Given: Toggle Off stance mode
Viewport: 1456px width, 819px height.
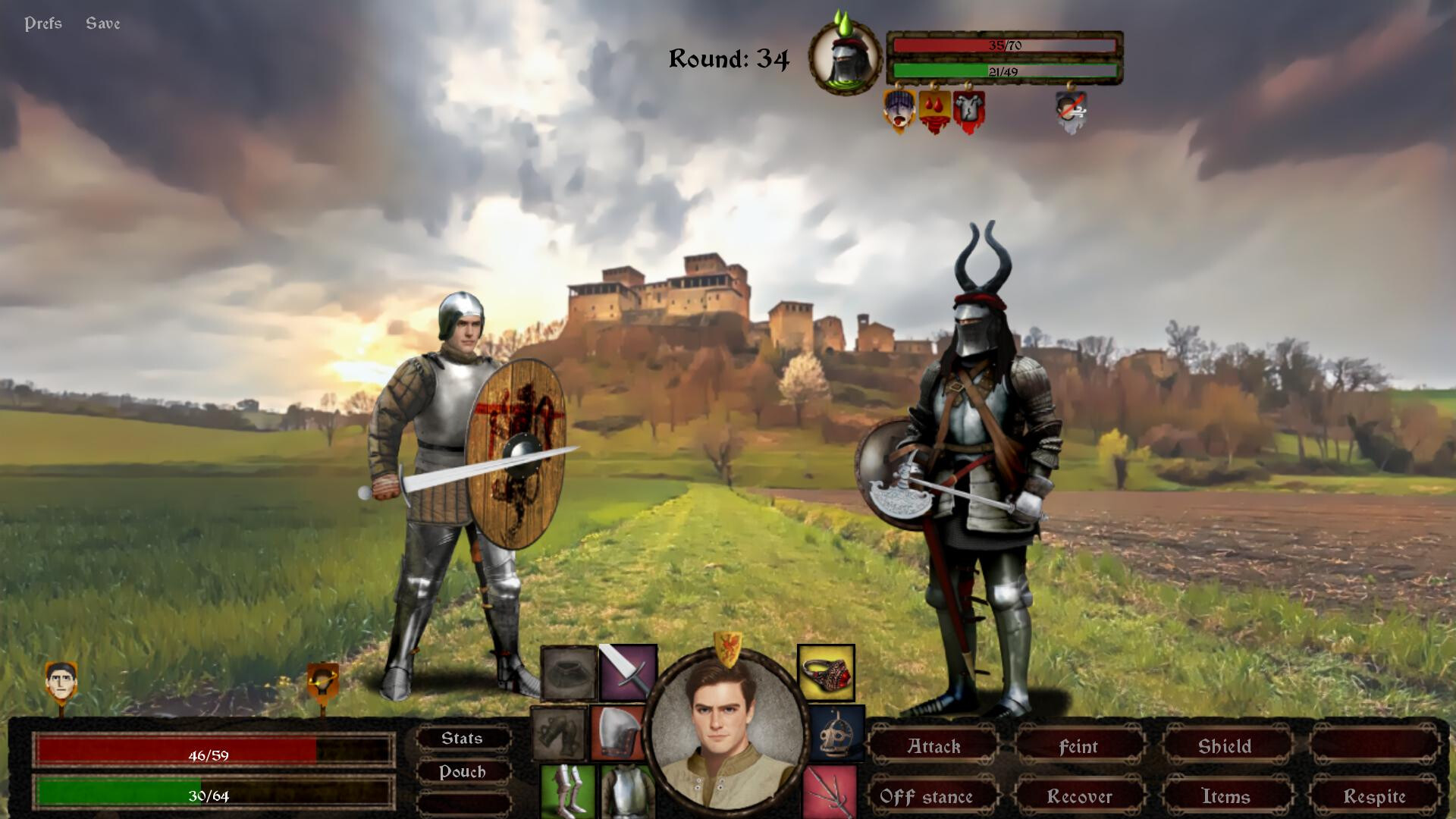Looking at the screenshot, I should (927, 797).
